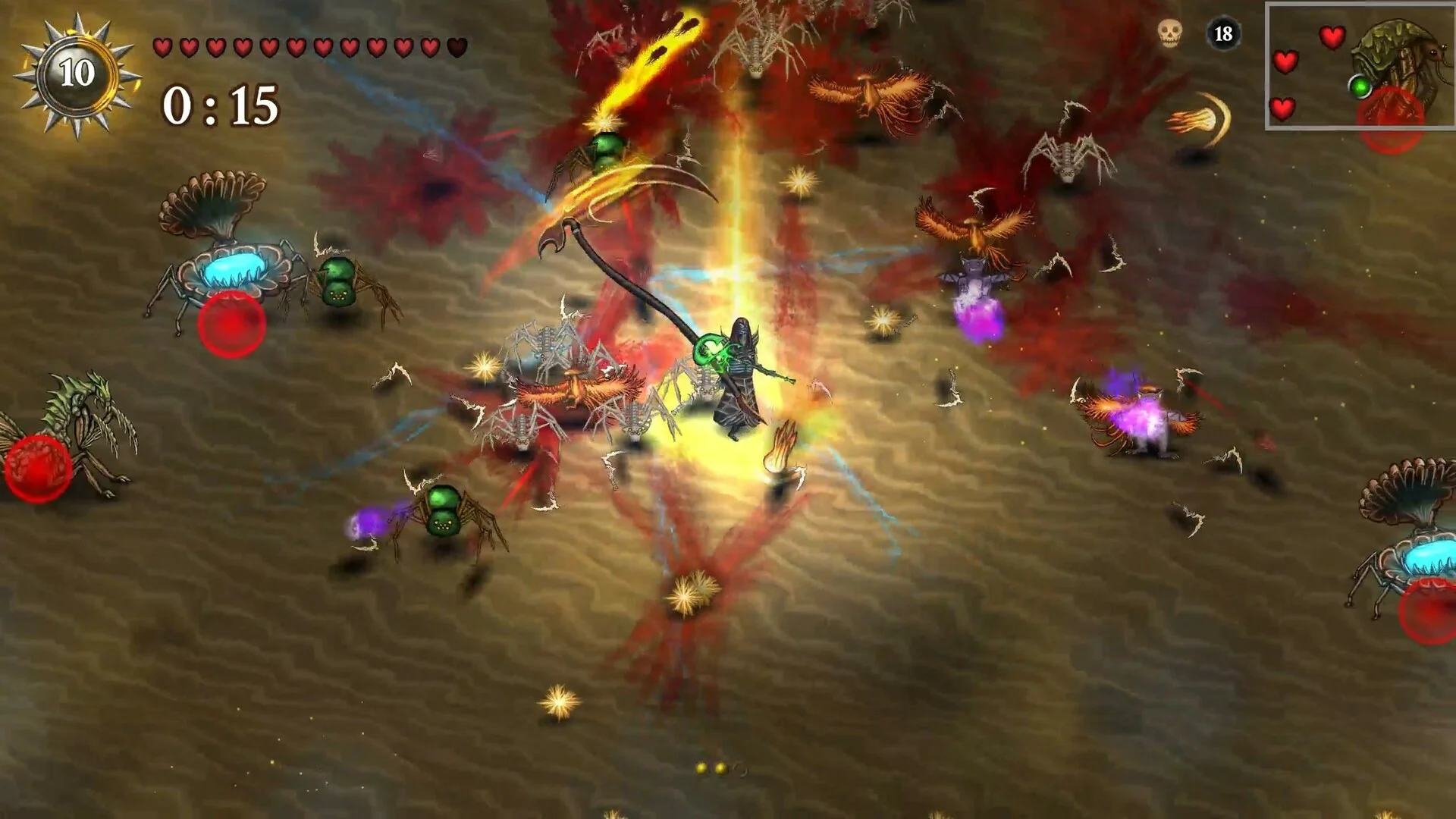Click the minimap in the corner

[1360, 67]
